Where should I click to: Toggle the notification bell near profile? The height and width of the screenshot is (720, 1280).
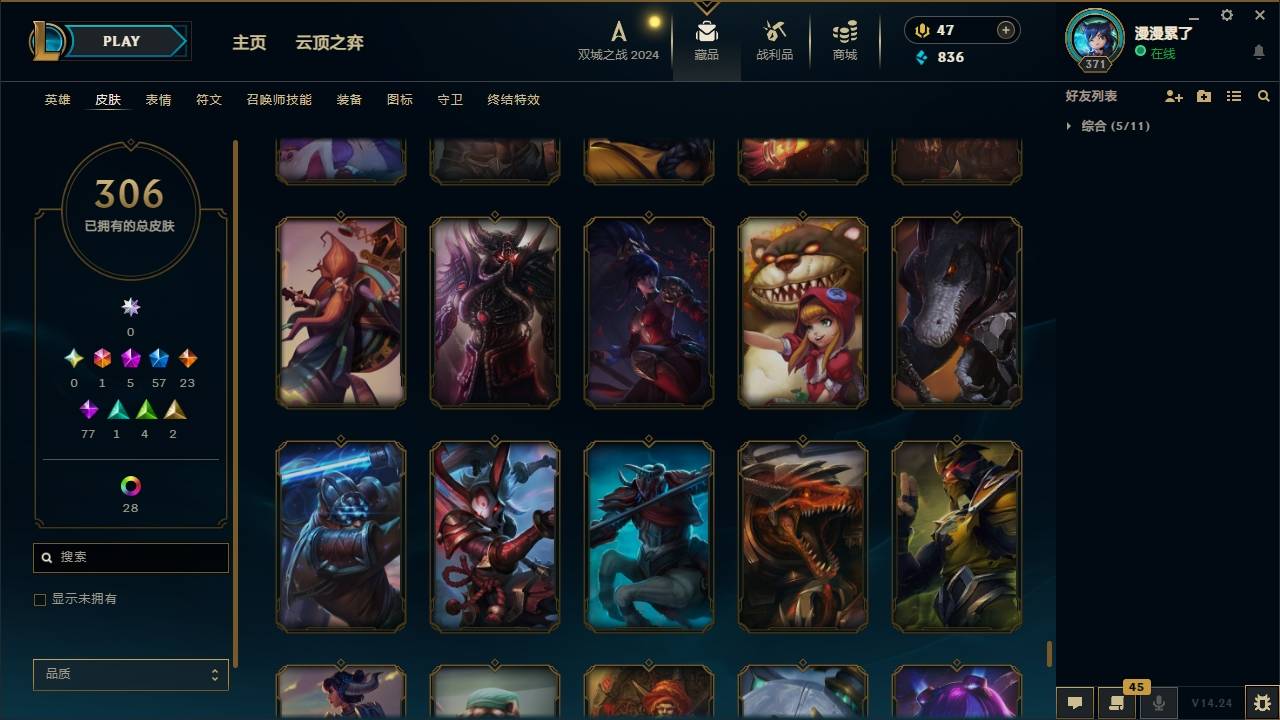tap(1258, 52)
